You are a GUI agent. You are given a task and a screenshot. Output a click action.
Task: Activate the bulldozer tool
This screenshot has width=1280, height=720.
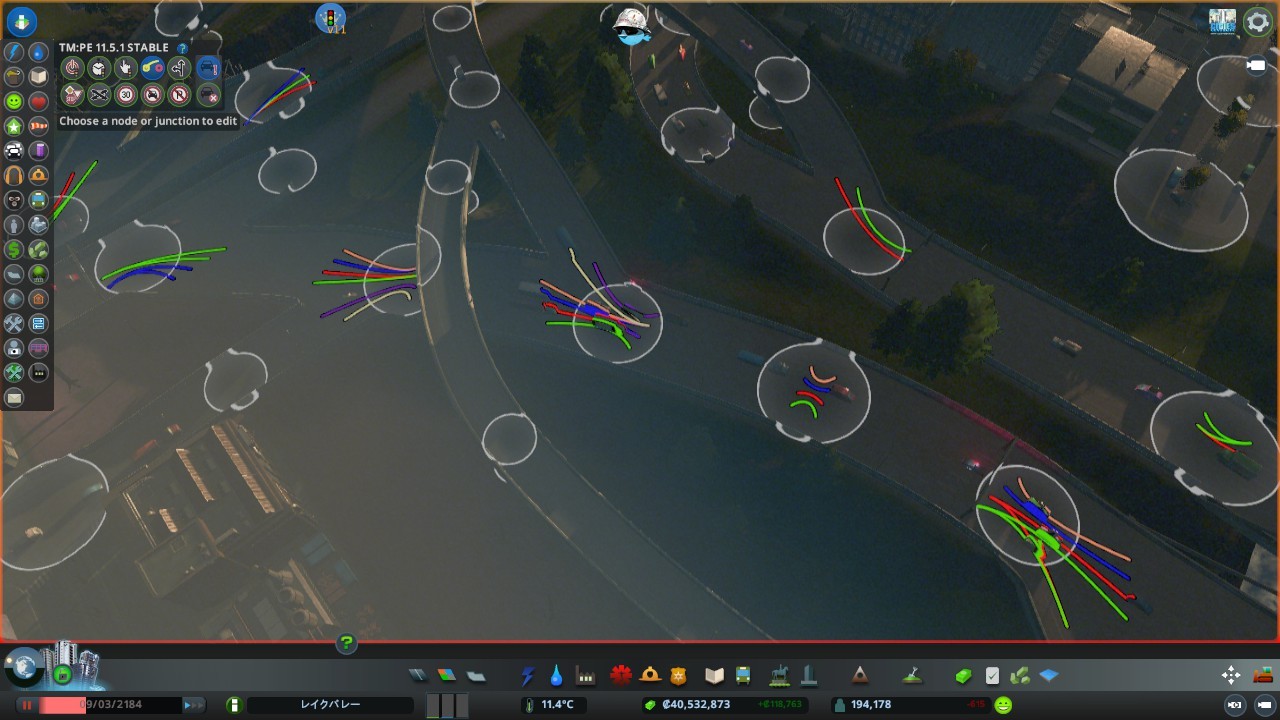click(1264, 675)
